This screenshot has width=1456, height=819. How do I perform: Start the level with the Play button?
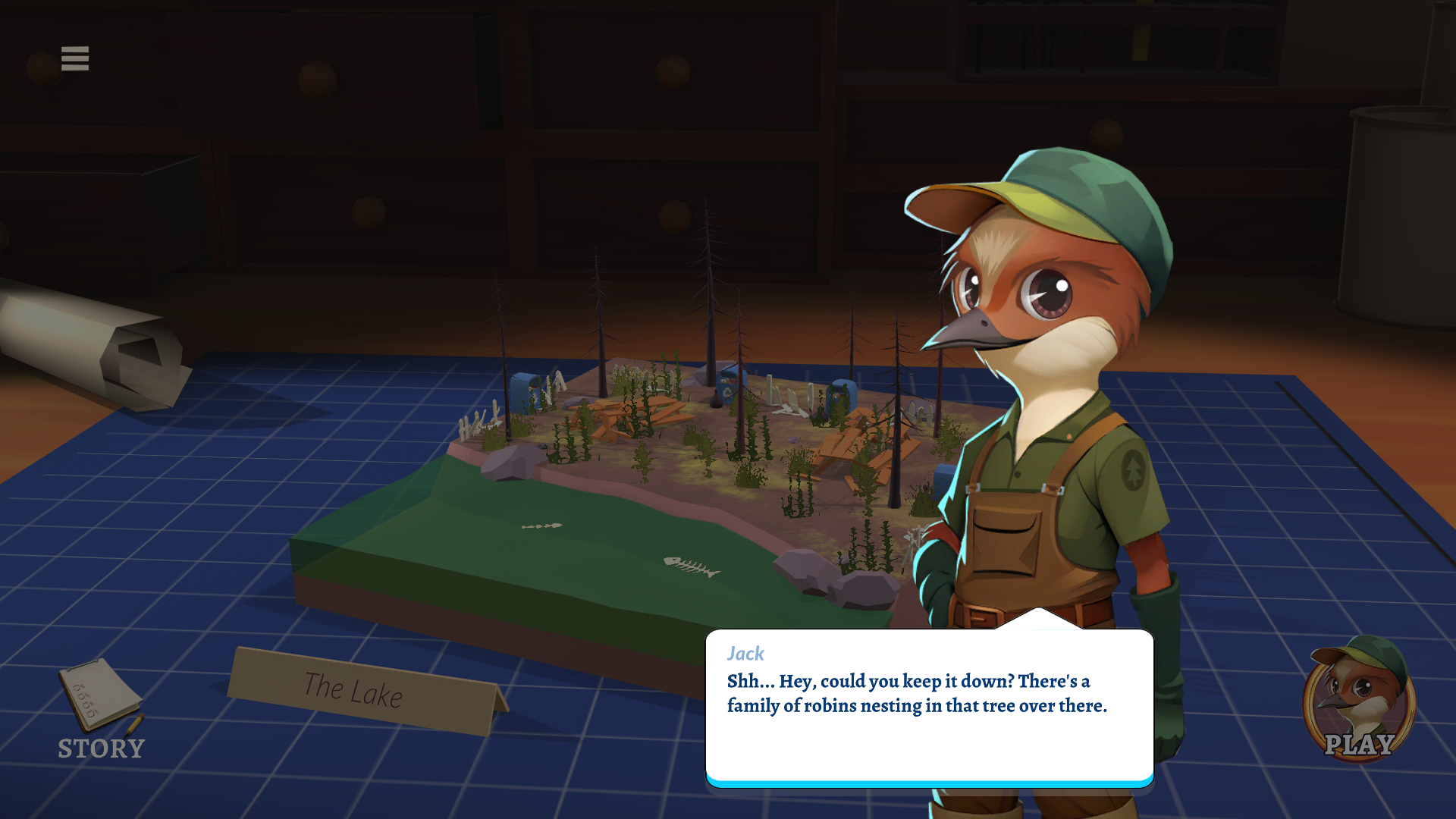tap(1359, 701)
